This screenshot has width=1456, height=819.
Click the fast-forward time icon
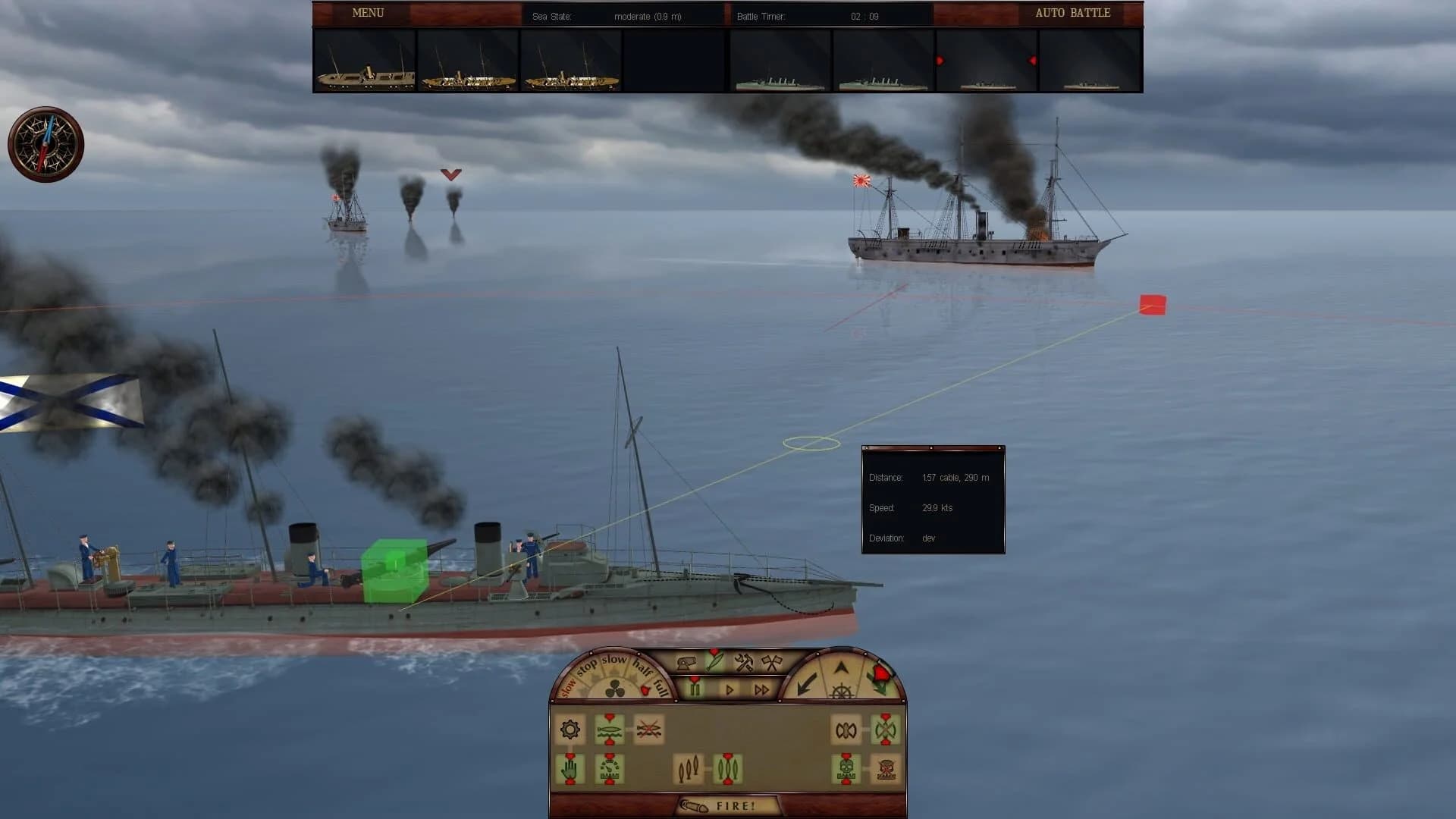point(761,689)
